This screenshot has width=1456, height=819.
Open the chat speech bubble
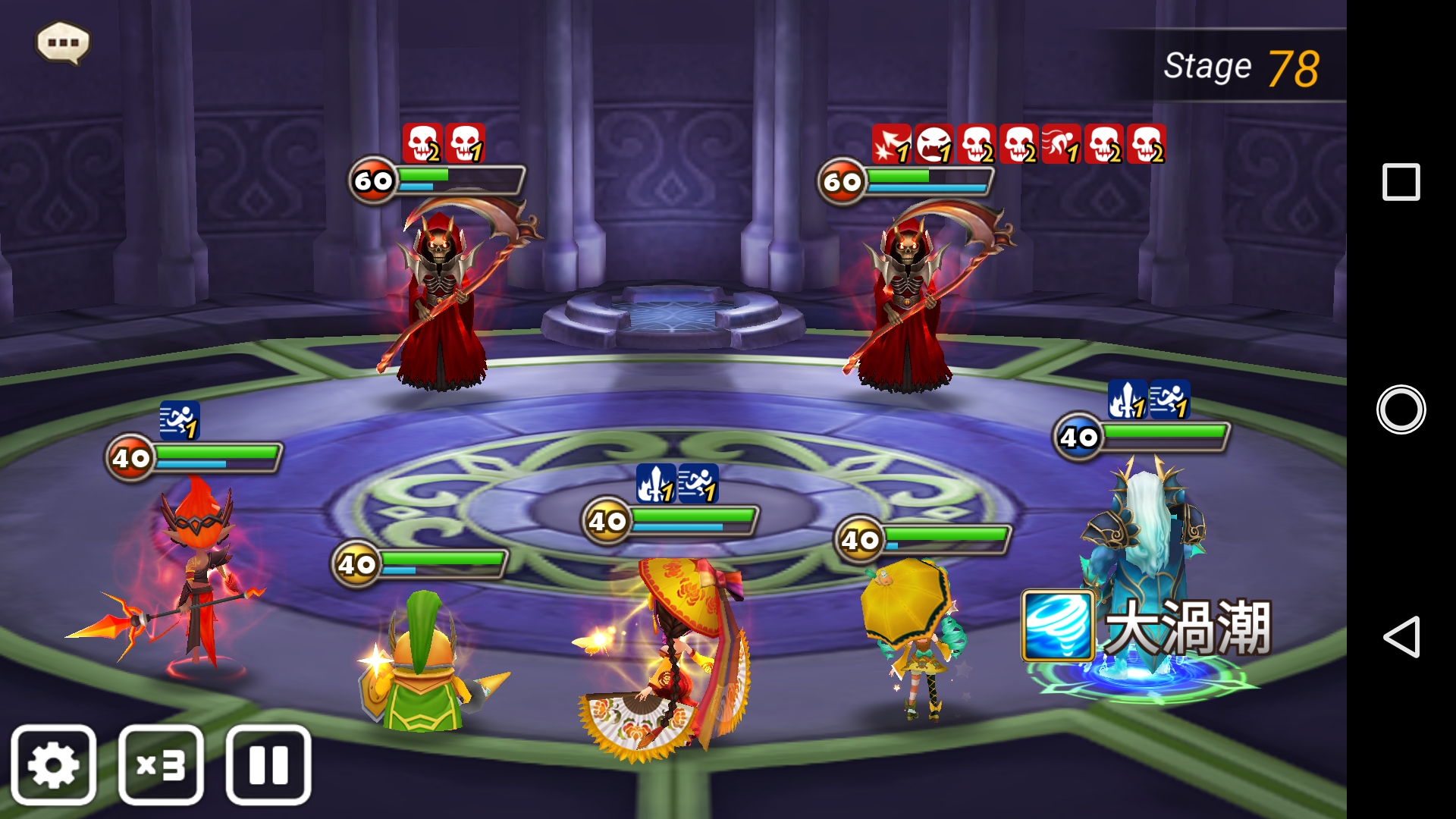click(63, 42)
